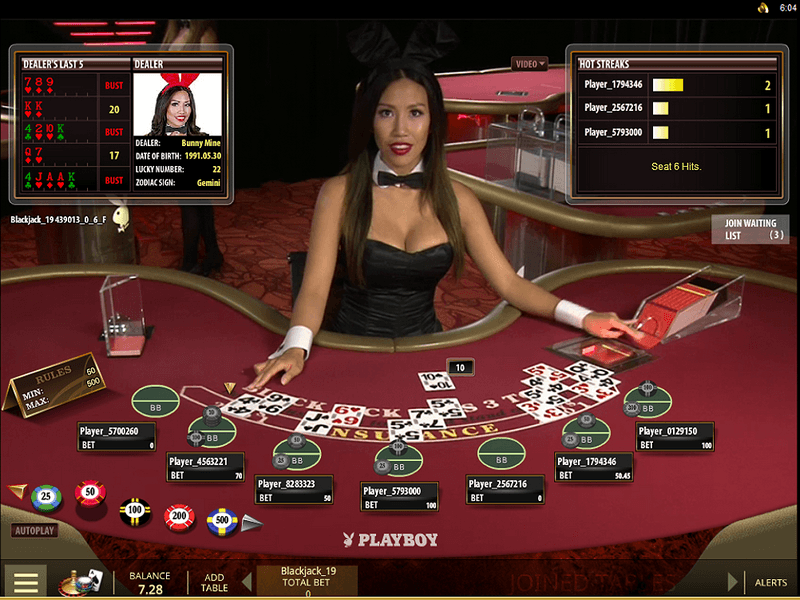Toggle the Autoplay button
This screenshot has width=800, height=600.
[34, 530]
